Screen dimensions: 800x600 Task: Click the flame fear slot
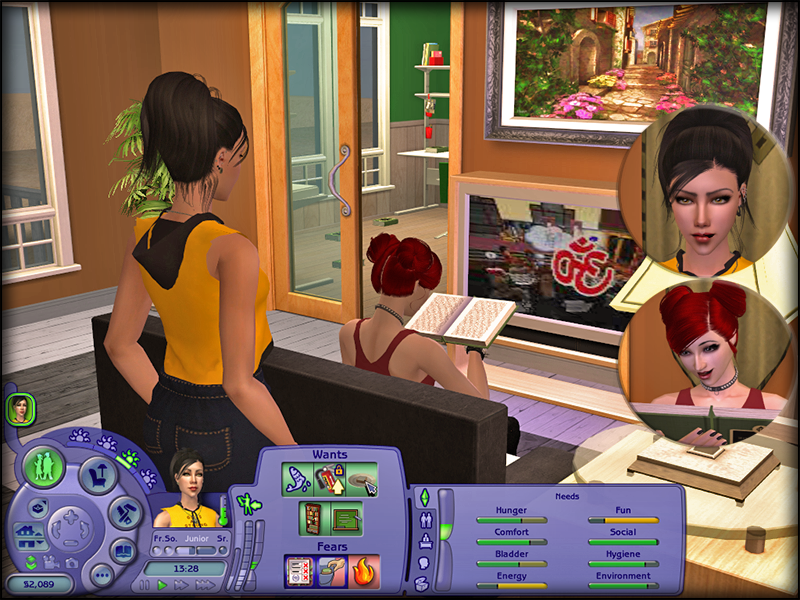point(364,571)
